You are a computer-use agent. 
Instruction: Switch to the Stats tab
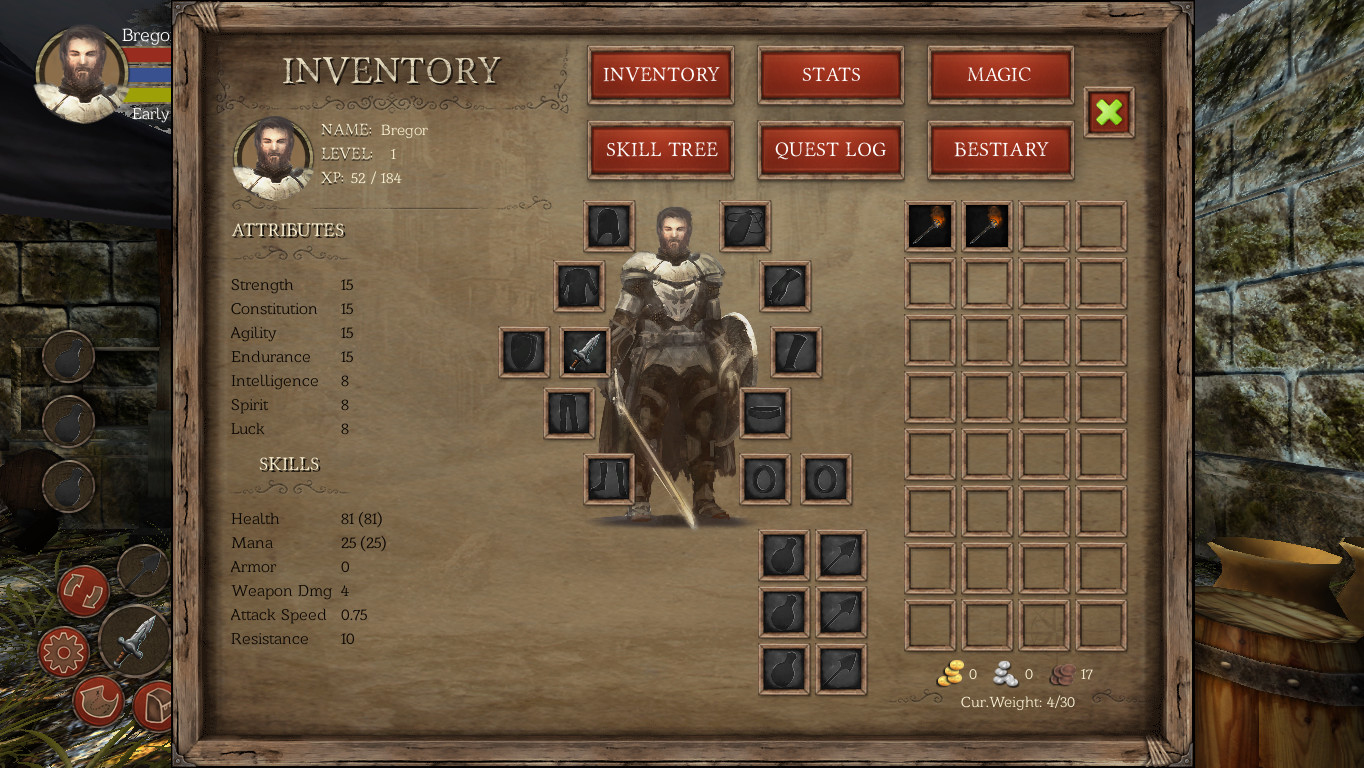point(831,75)
